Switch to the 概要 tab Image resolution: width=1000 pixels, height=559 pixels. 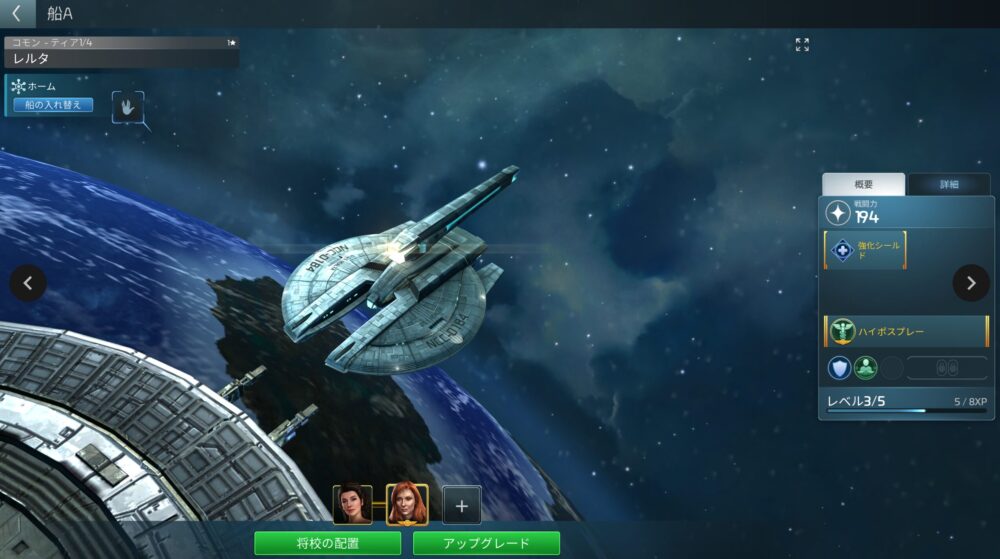point(863,184)
